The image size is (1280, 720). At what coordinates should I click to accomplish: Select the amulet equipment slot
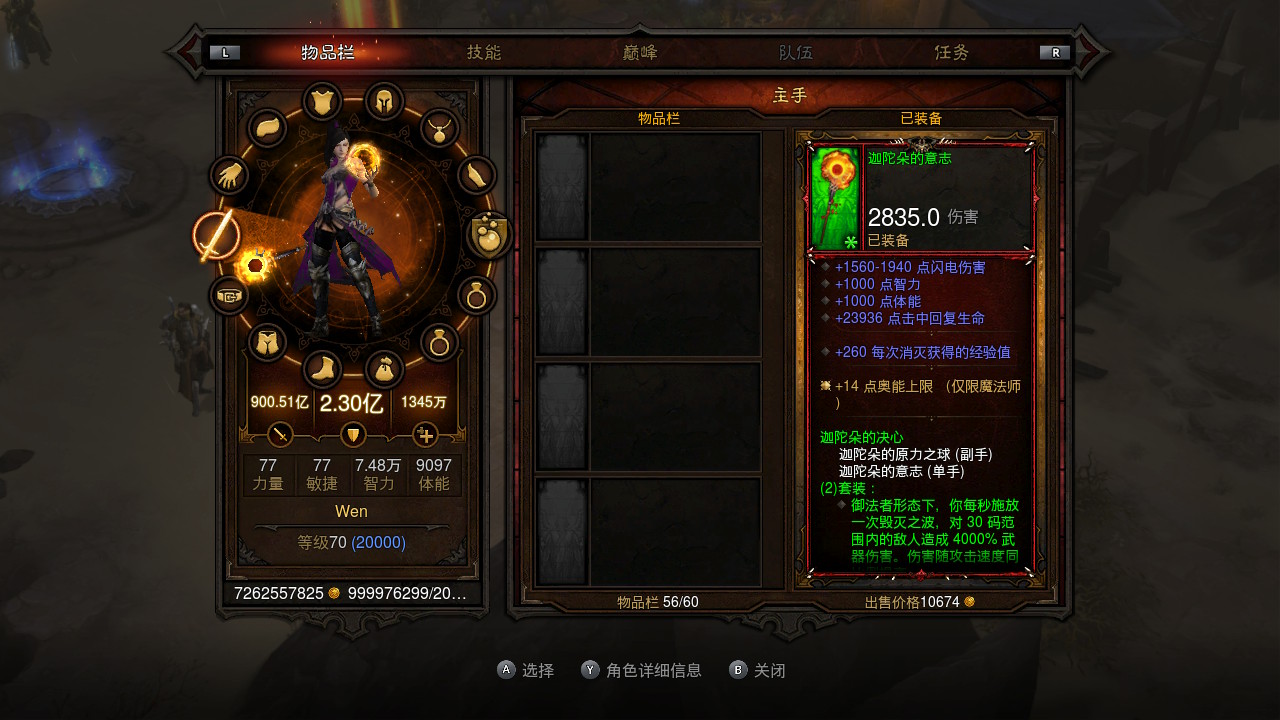pyautogui.click(x=439, y=128)
